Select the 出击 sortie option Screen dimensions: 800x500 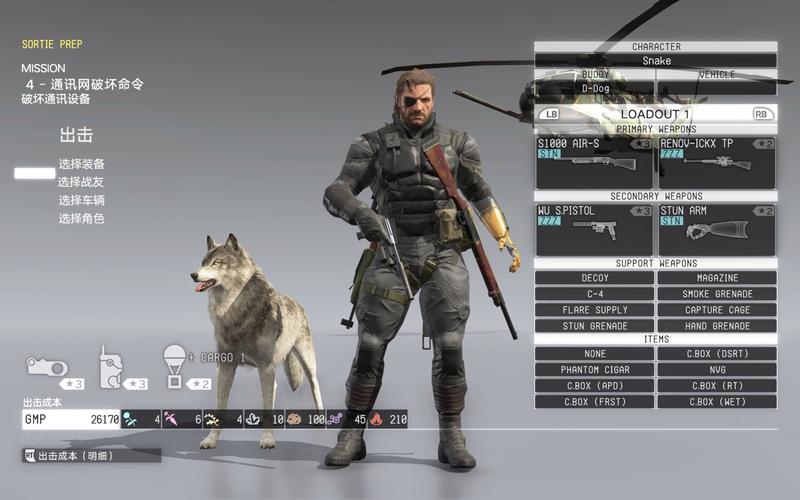click(x=76, y=135)
